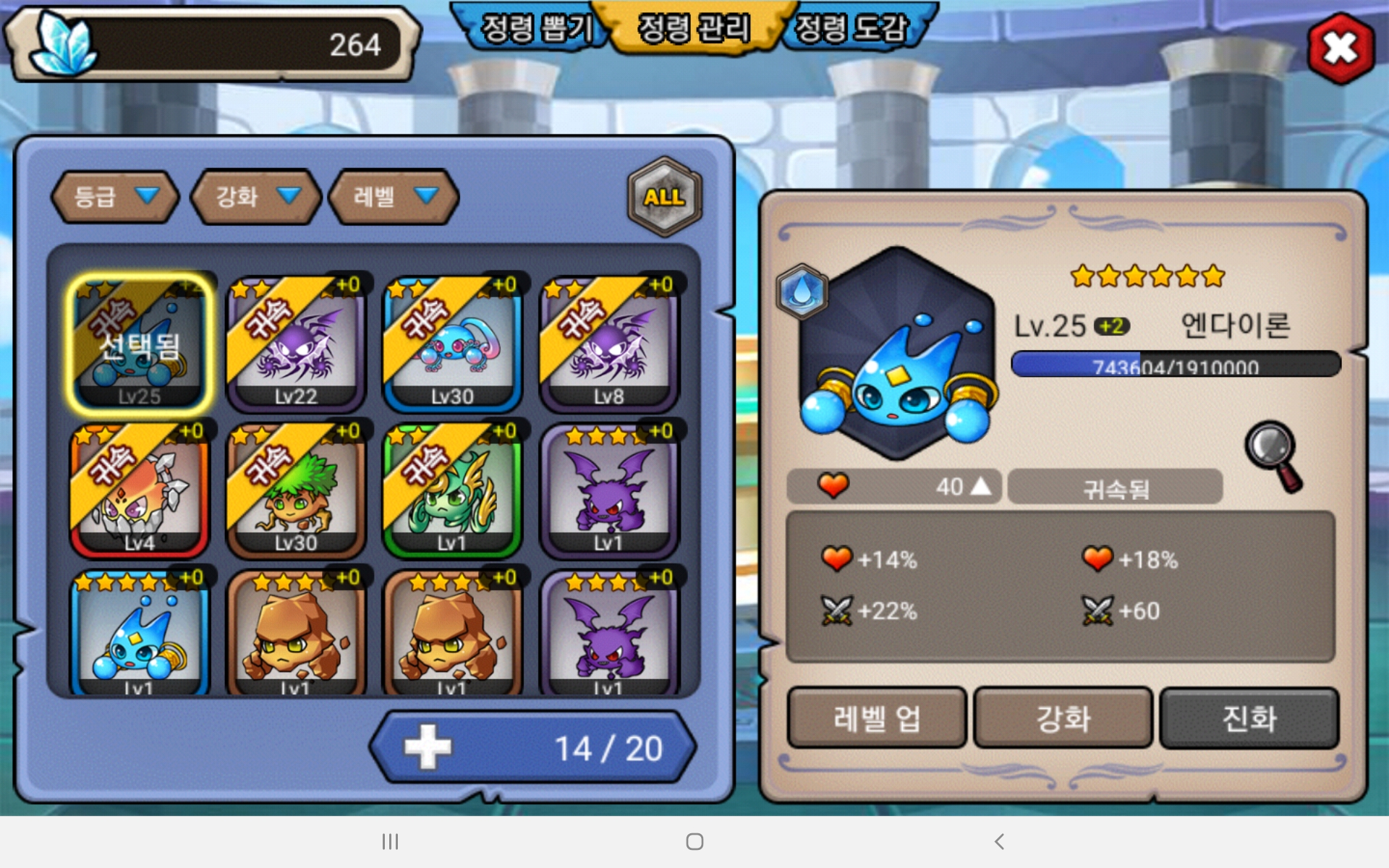Tap the 강화 enhance button

[x=1063, y=718]
